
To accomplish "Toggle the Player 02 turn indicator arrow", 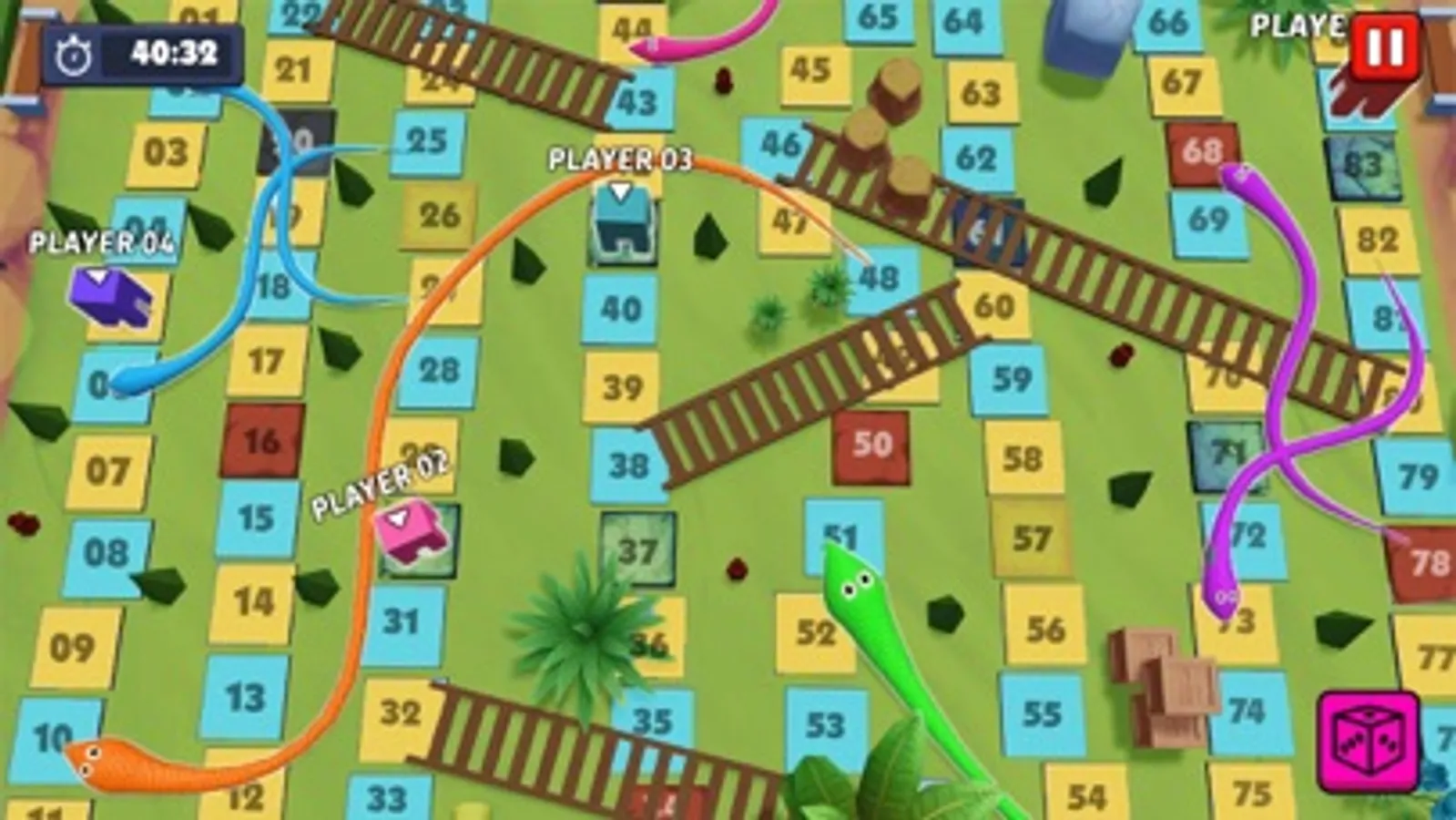I will point(397,517).
